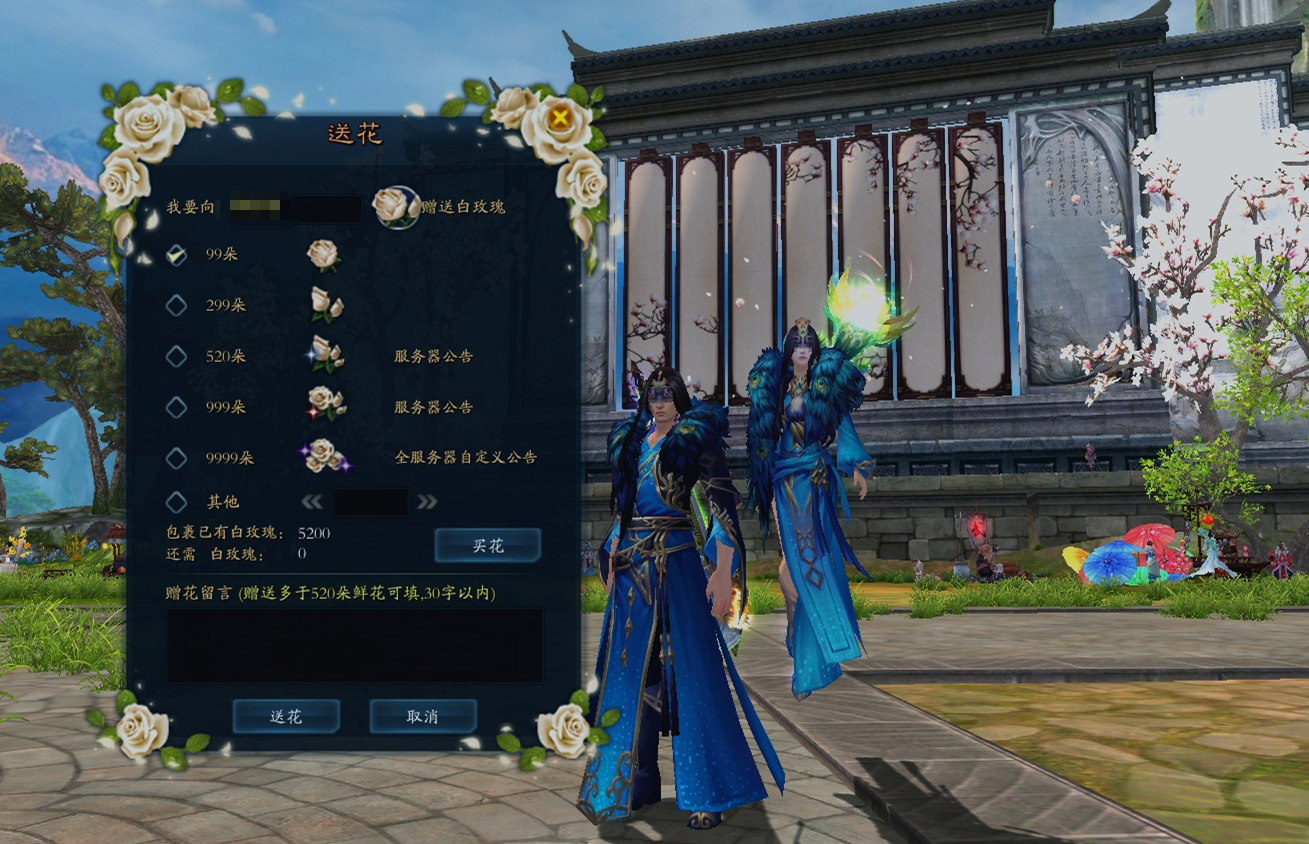Increase custom flower amount with right arrows
Screen dimensions: 1309x844
tap(427, 502)
